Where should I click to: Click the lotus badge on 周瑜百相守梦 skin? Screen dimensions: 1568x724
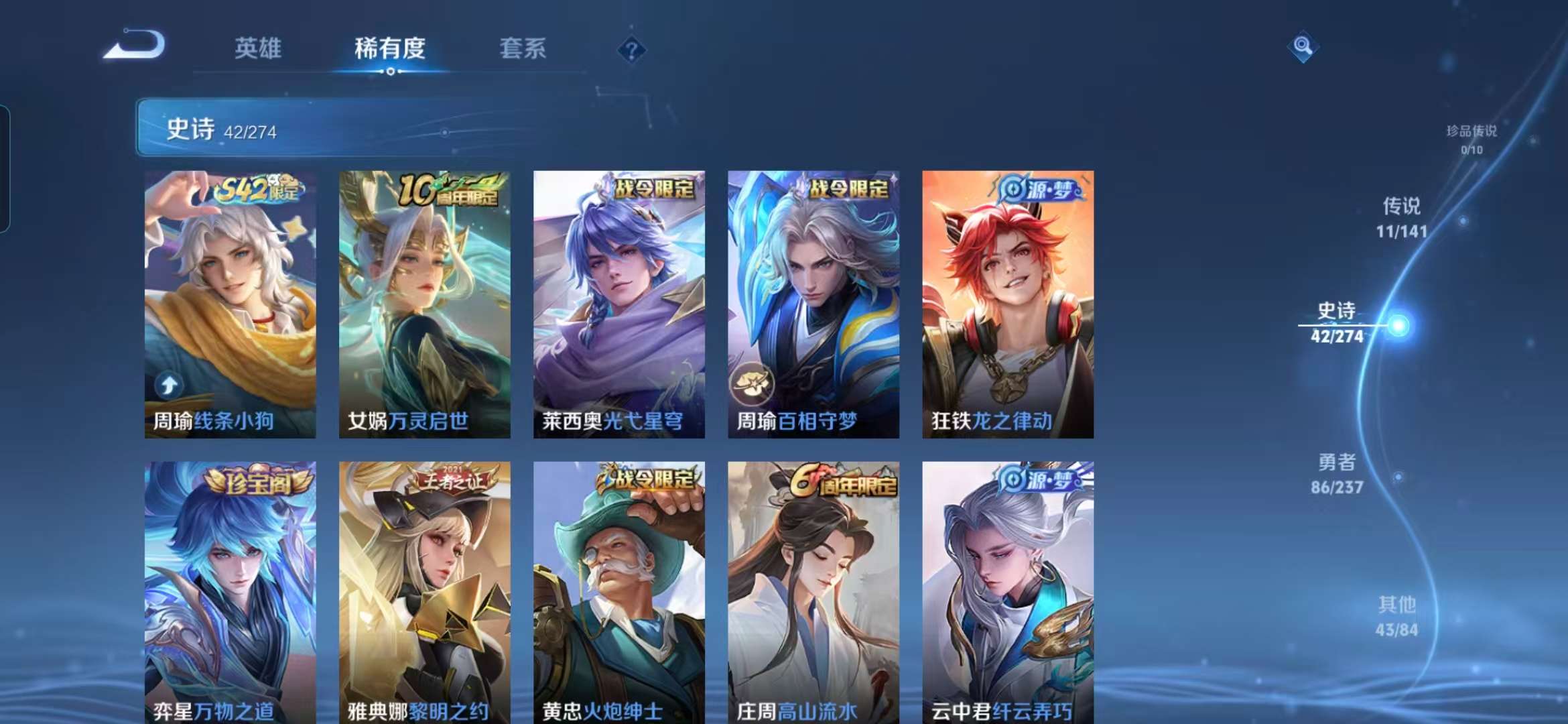click(x=753, y=383)
